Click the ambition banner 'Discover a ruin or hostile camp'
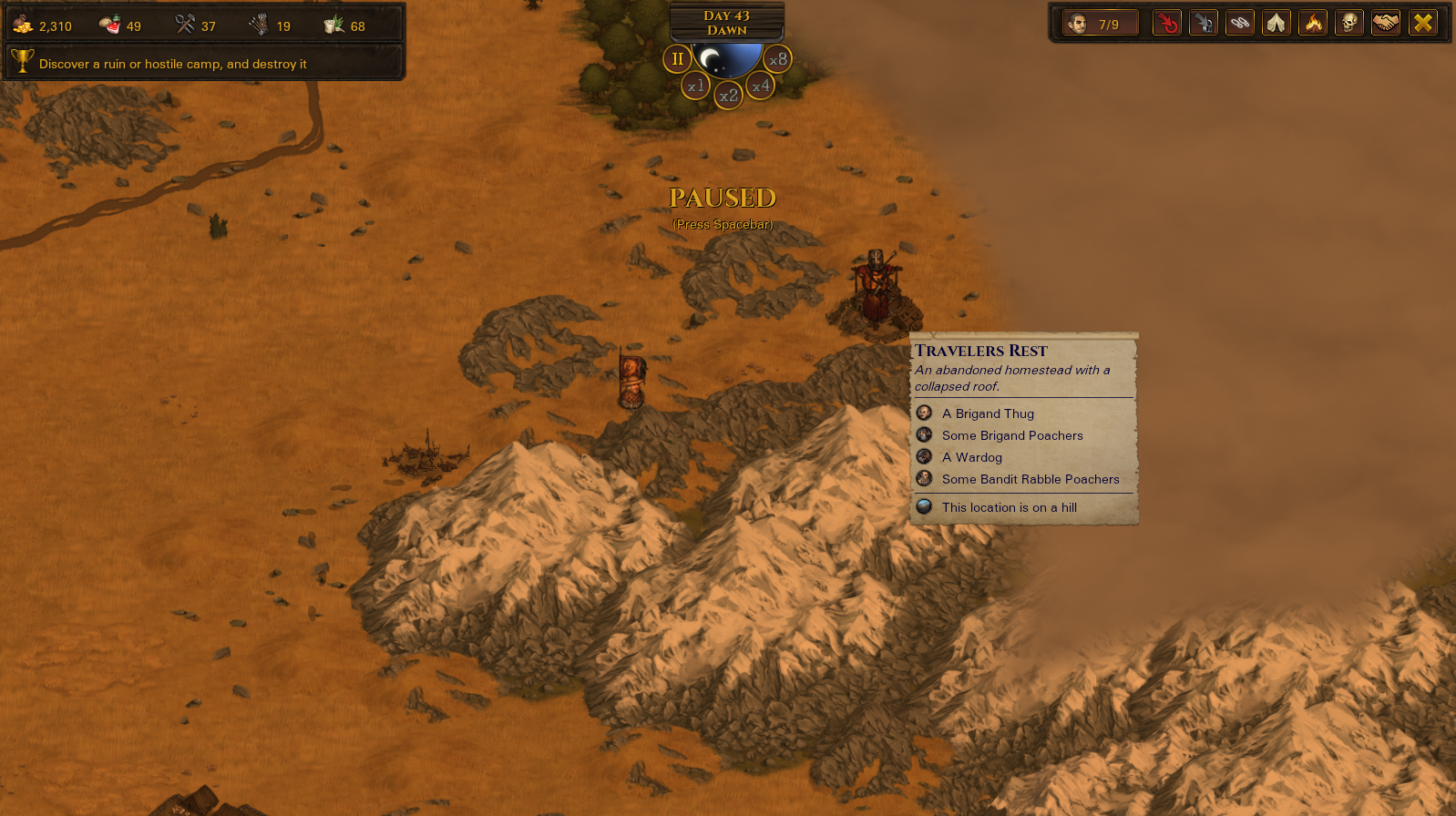This screenshot has height=816, width=1456. (x=170, y=64)
